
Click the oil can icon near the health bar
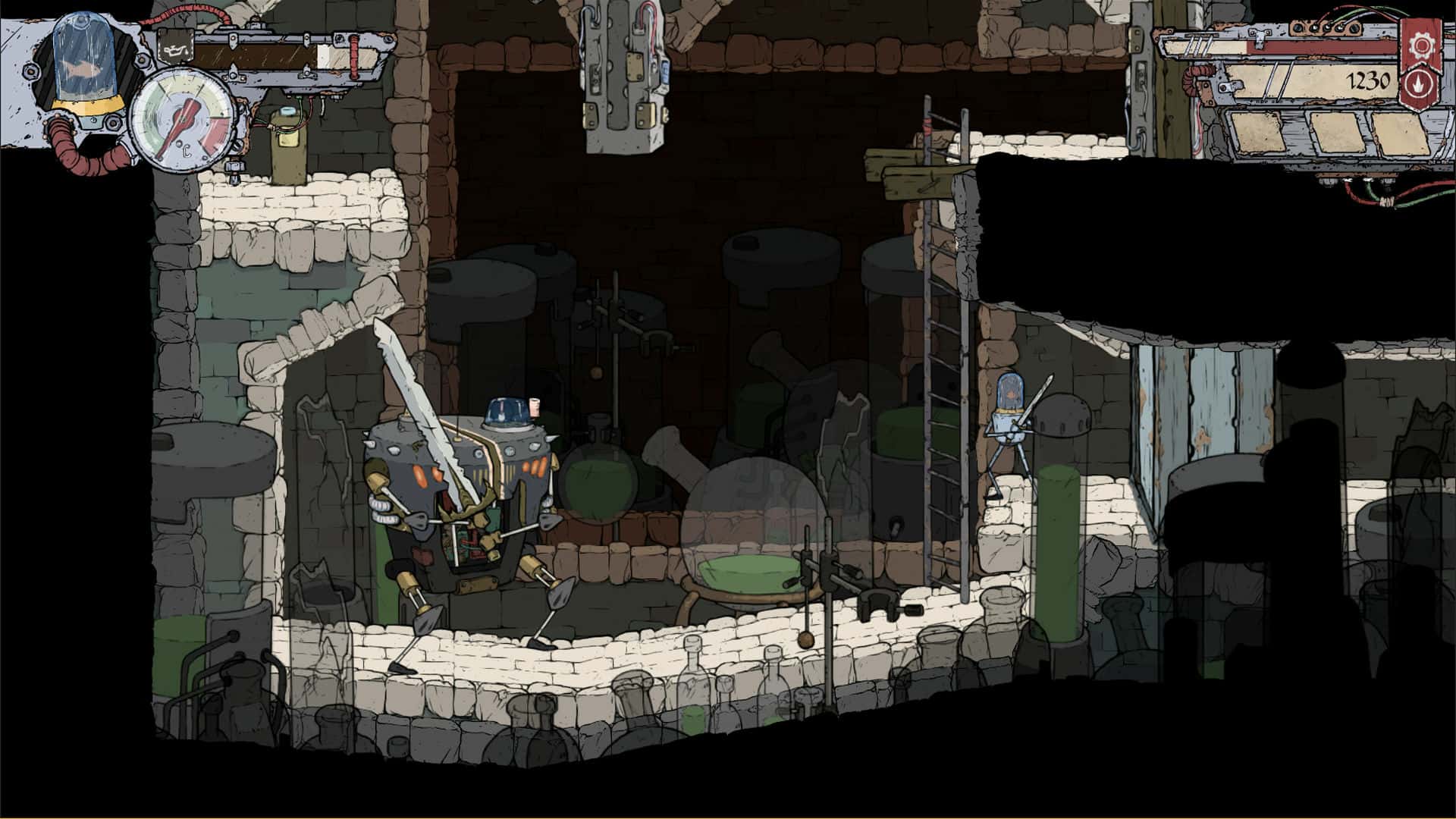coord(176,45)
